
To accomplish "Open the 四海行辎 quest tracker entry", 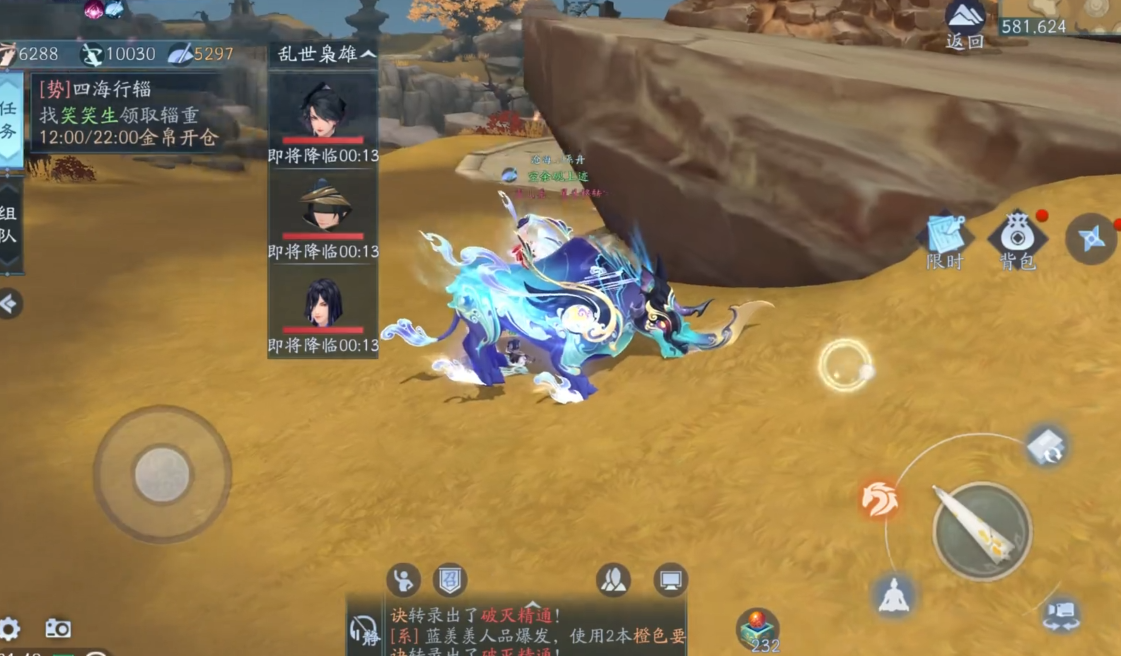I will click(x=130, y=113).
